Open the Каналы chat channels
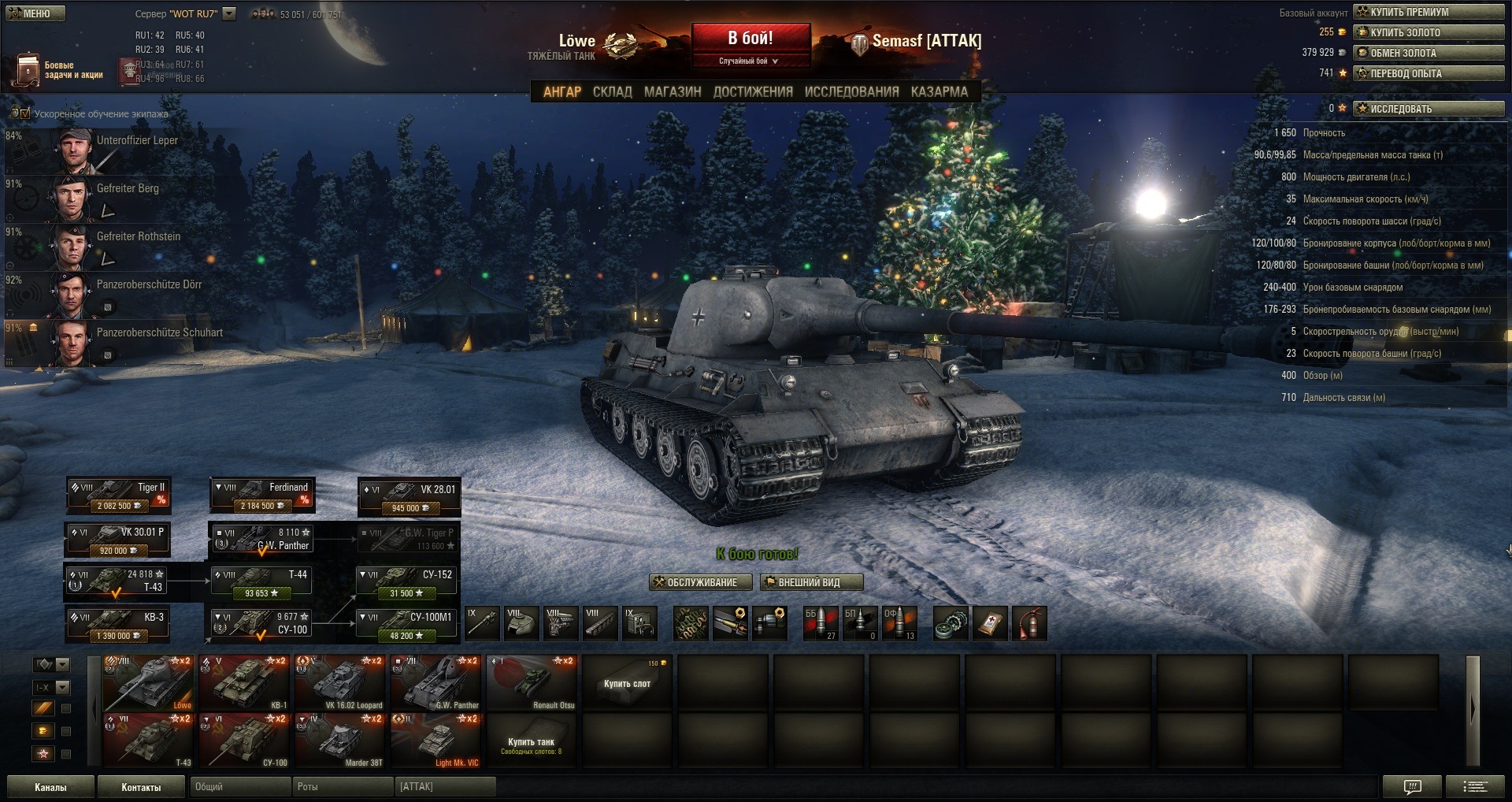Viewport: 1512px width, 802px height. point(50,787)
